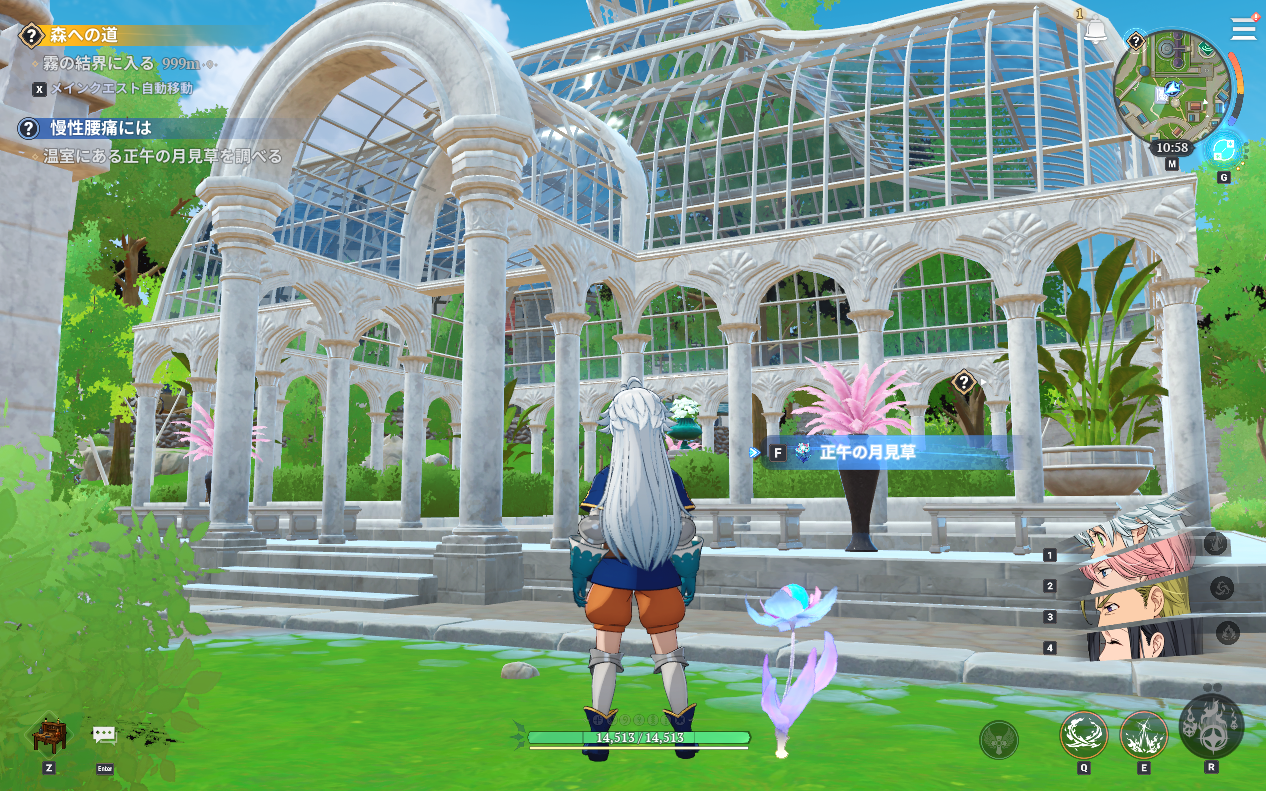Image resolution: width=1266 pixels, height=791 pixels.
Task: Activate the glowing blue skill beside the minimap
Action: (1222, 150)
